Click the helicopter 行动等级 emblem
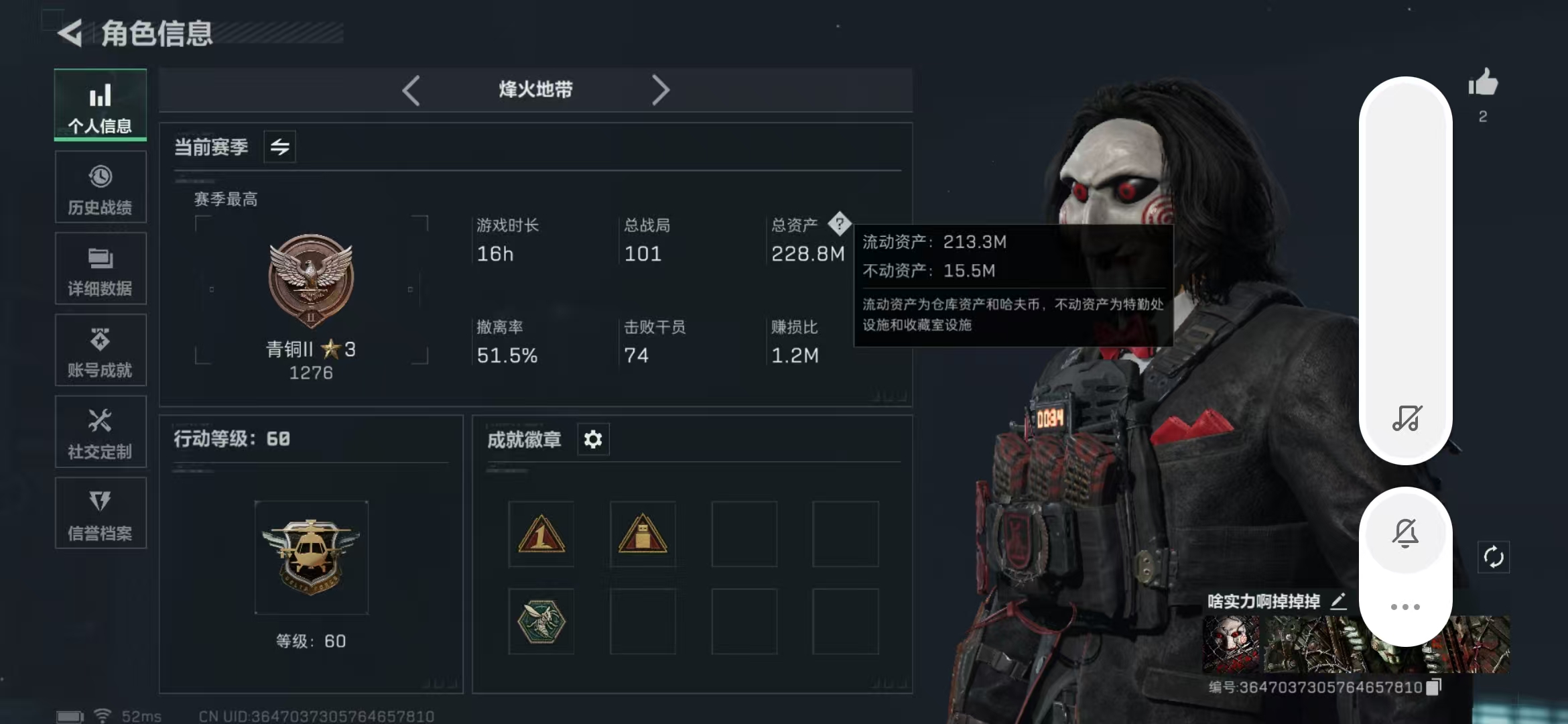Viewport: 1568px width, 724px height. click(311, 557)
